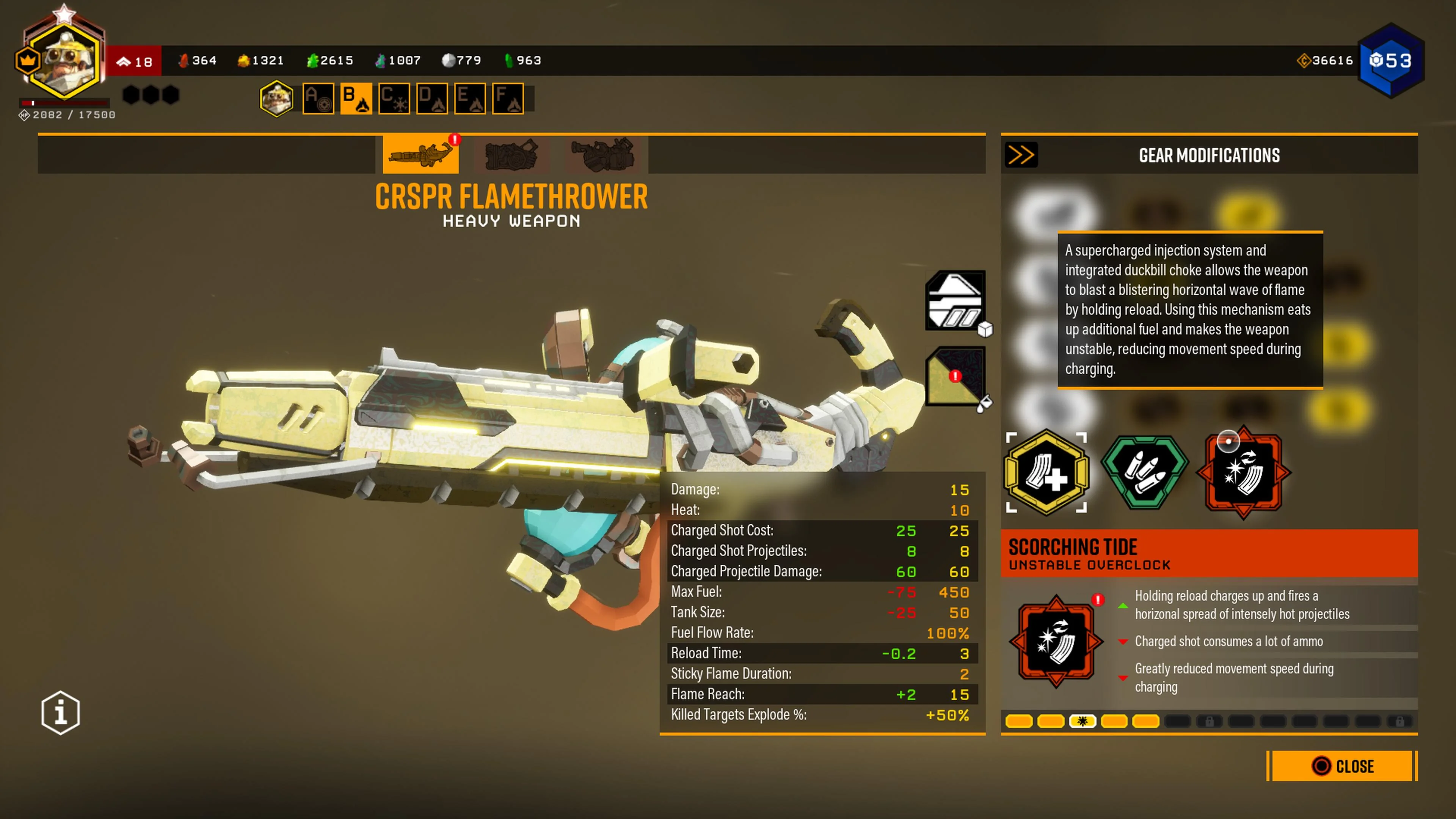Close the gear modifications screen
The height and width of the screenshot is (819, 1456).
[x=1342, y=766]
